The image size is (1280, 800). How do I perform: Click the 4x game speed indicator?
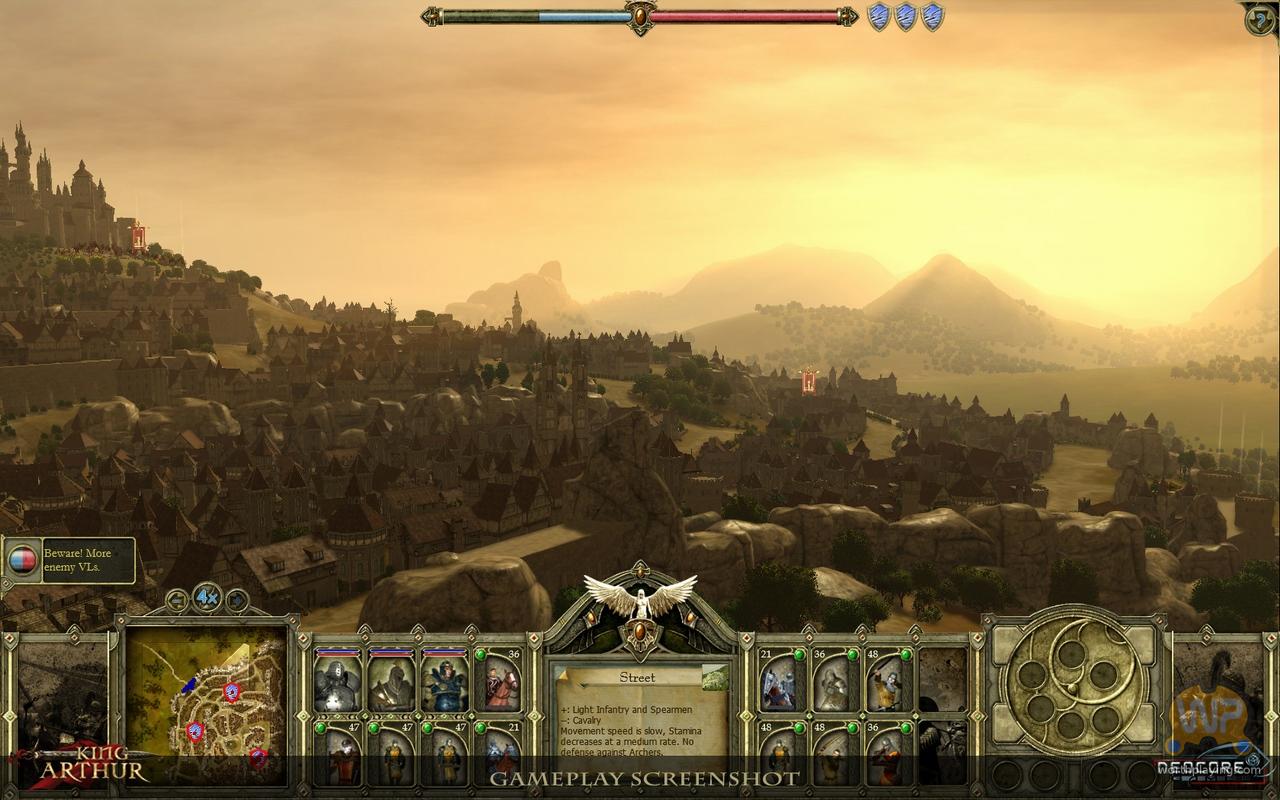[x=207, y=598]
